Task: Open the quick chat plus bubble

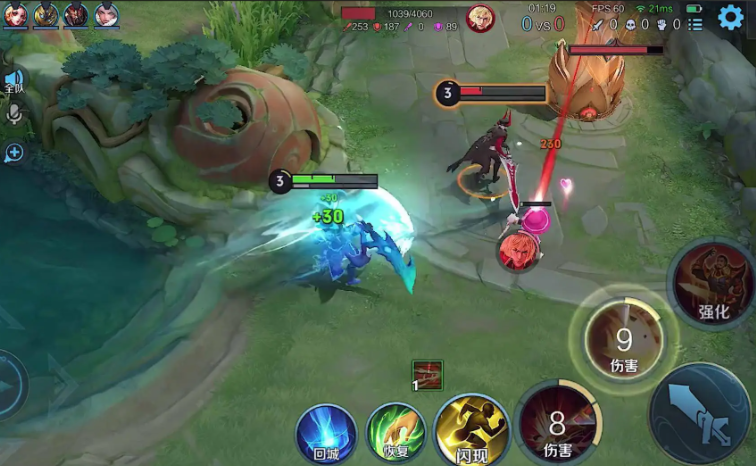Action: (14, 153)
